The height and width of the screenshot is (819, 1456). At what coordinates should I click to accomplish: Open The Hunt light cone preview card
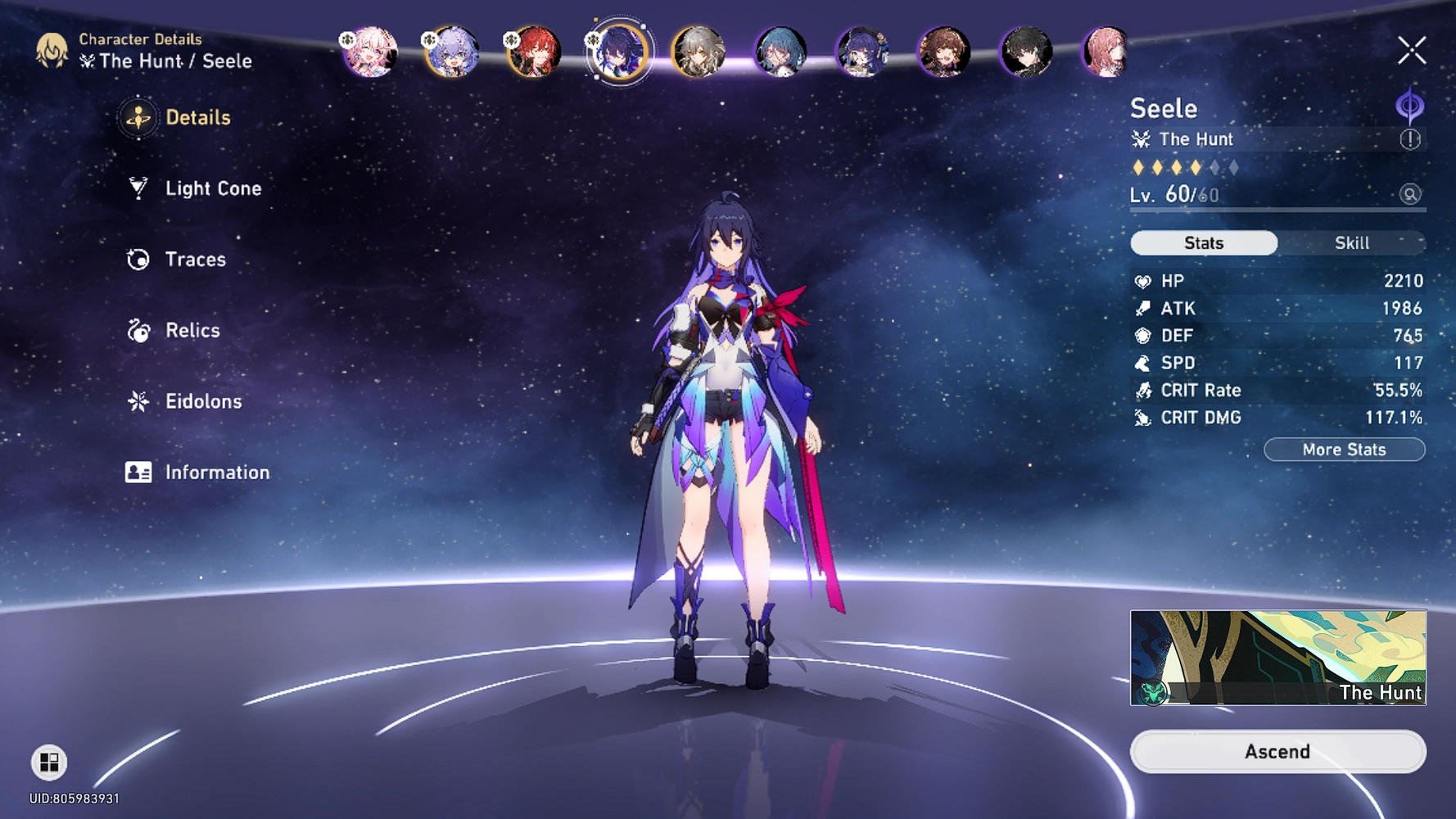tap(1277, 659)
